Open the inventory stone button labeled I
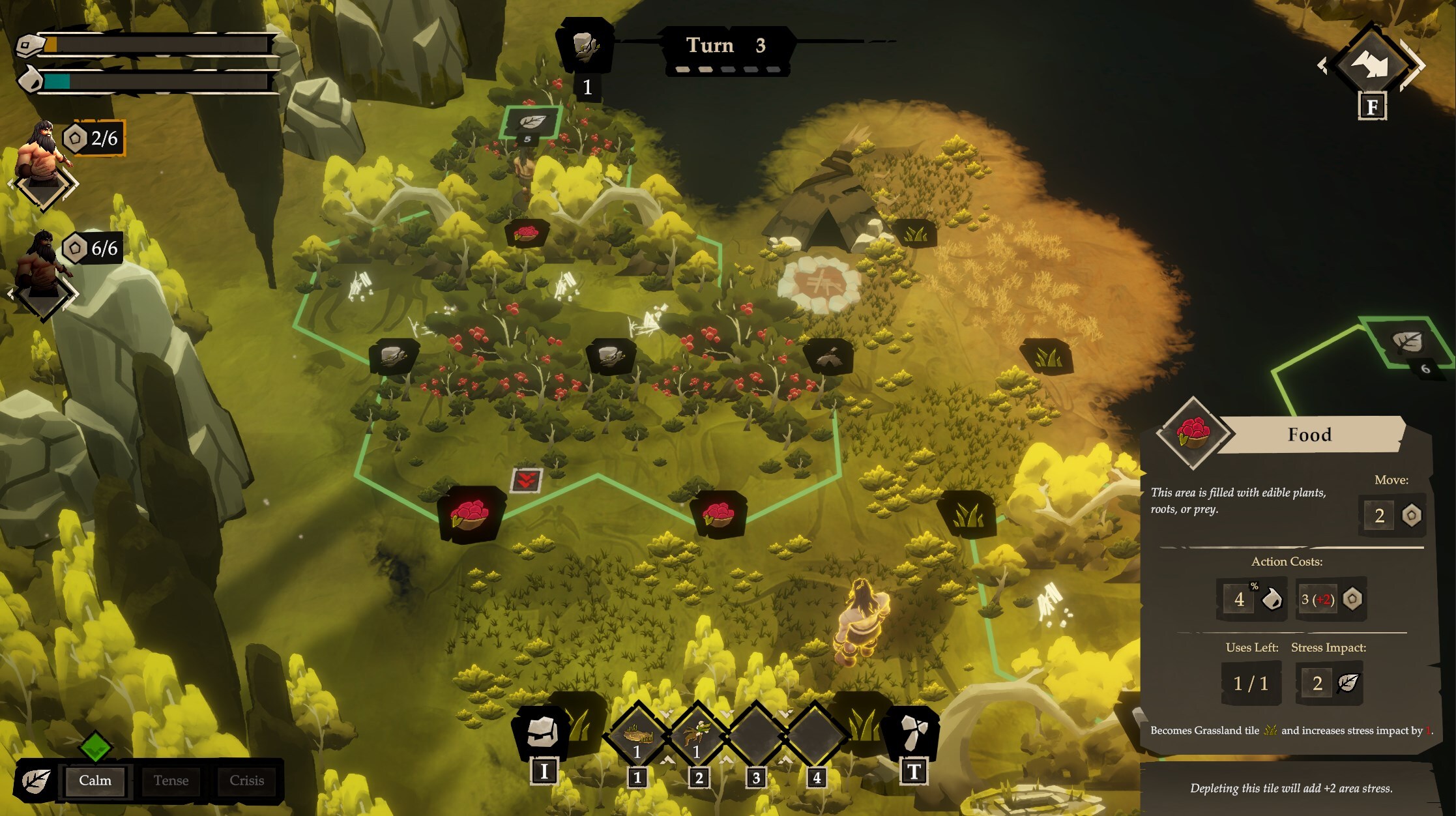 click(541, 734)
